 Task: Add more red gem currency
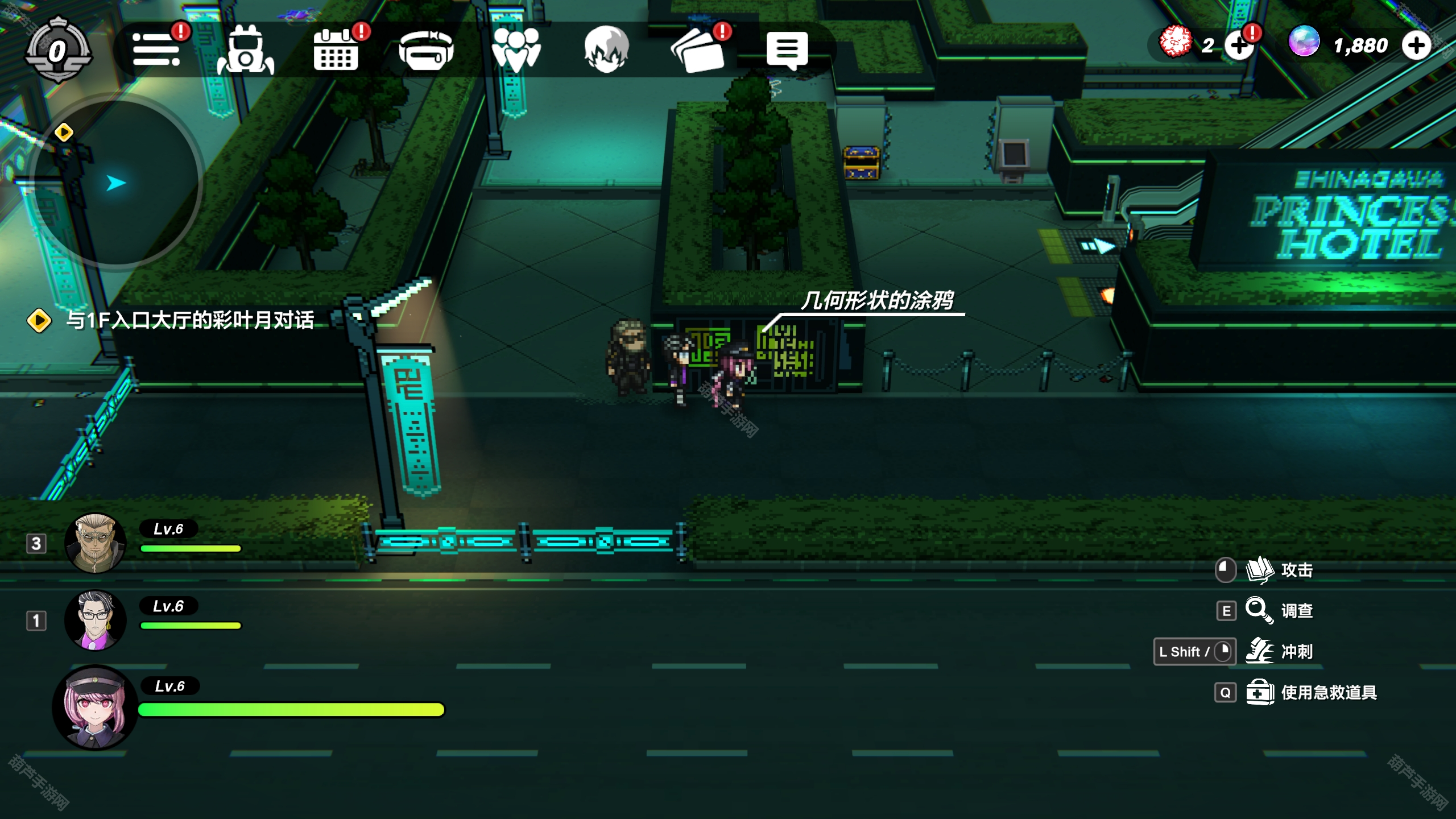pos(1239,45)
